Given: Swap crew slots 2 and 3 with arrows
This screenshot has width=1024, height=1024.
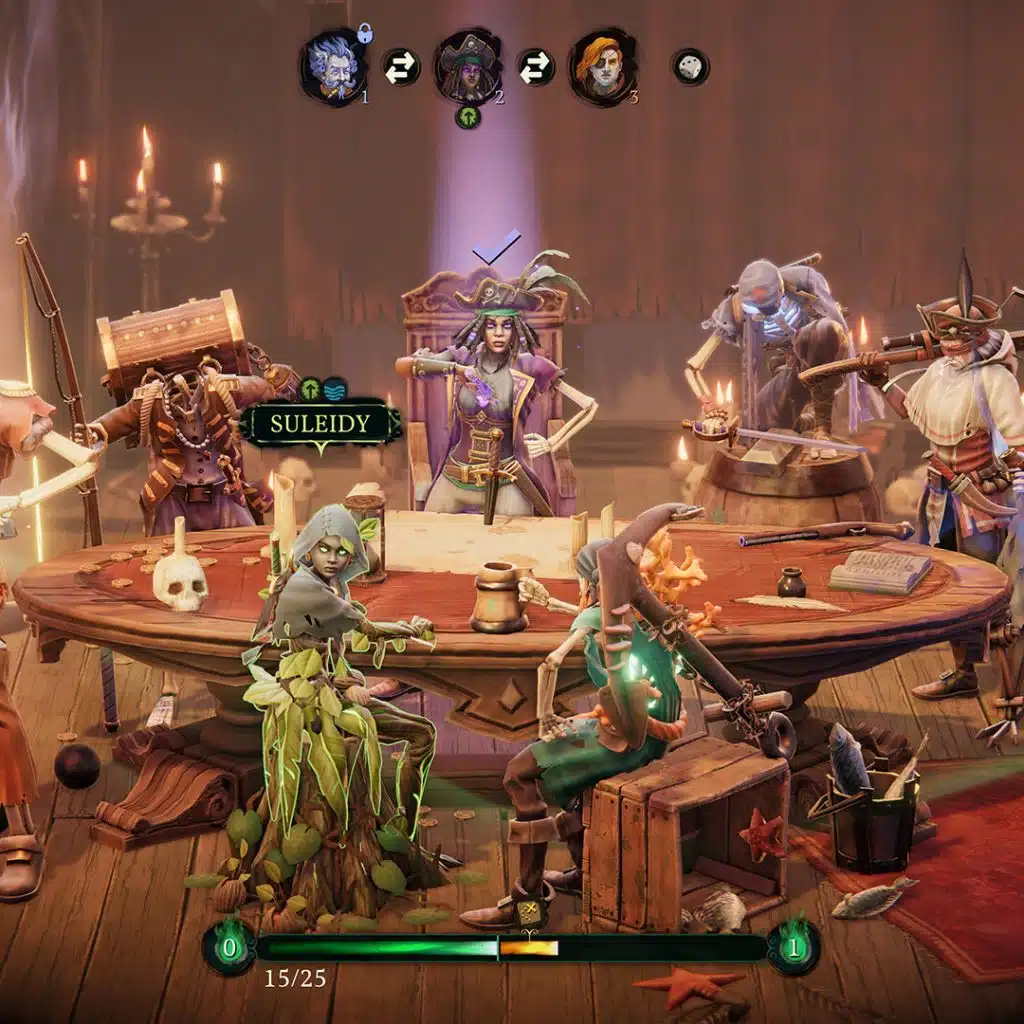Looking at the screenshot, I should pos(536,67).
